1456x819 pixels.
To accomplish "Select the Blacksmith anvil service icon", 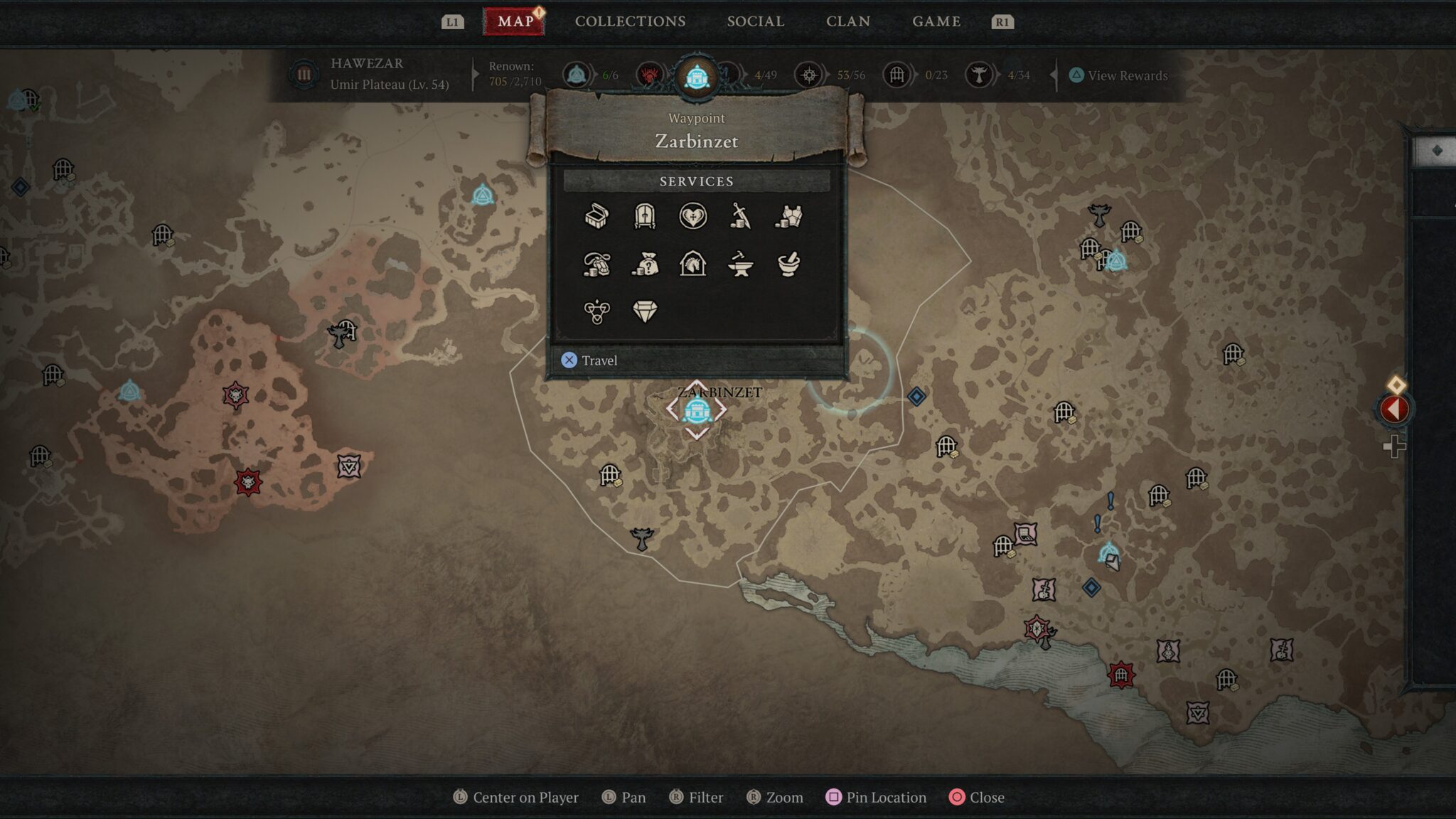I will pos(742,265).
